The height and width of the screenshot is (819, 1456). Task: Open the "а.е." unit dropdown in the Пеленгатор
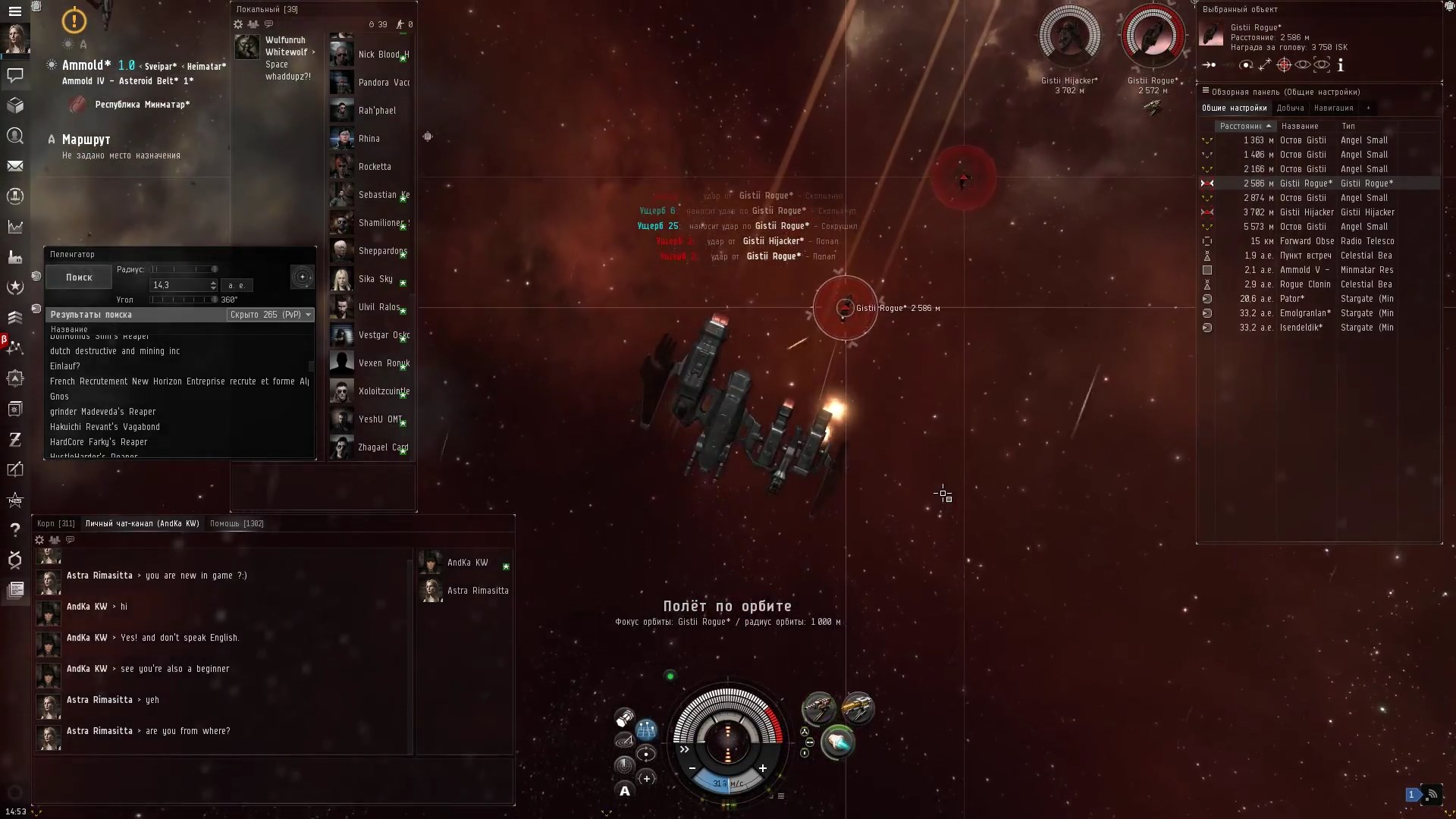(x=237, y=285)
